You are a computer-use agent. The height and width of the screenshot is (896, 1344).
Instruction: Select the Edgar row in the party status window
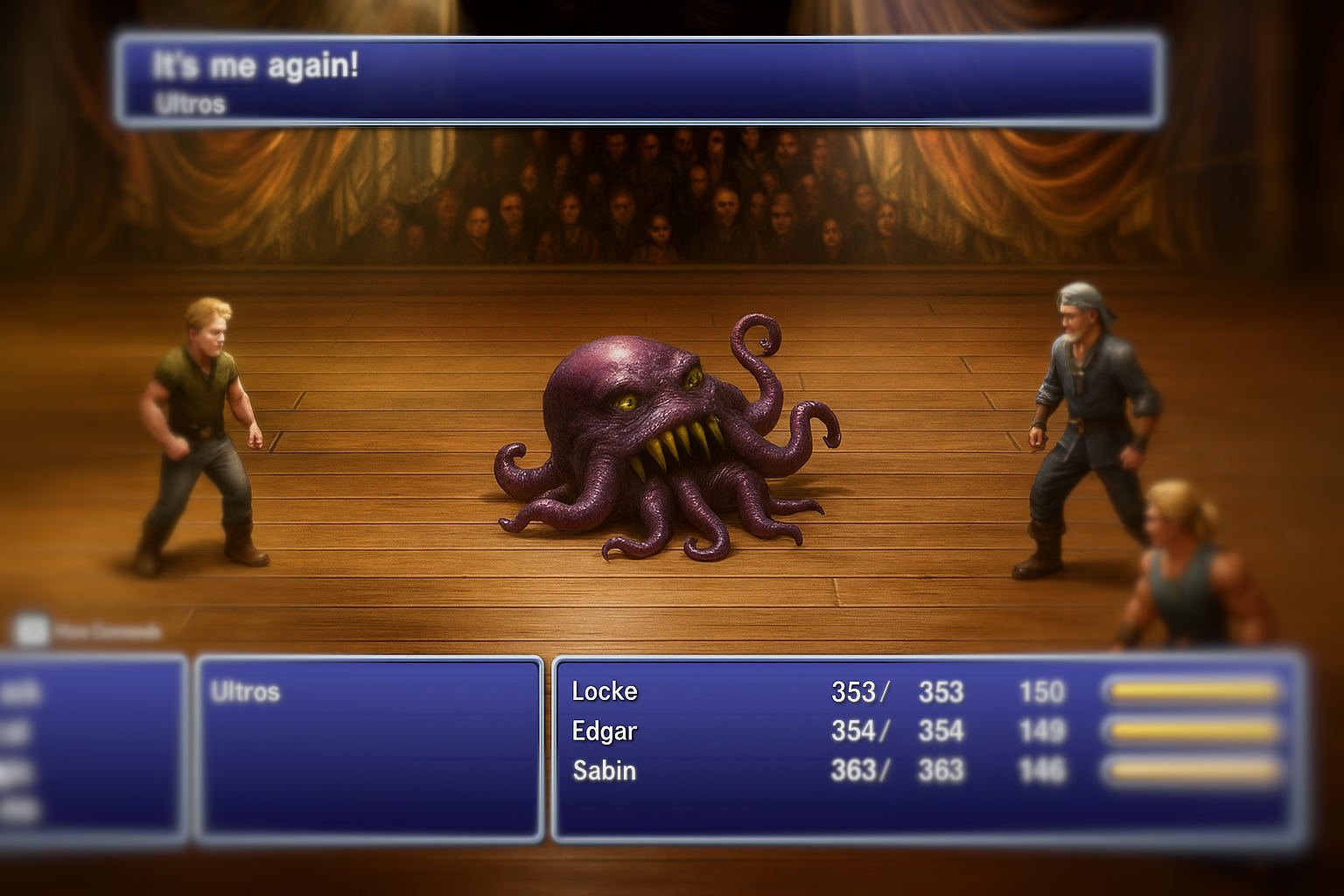[x=604, y=732]
